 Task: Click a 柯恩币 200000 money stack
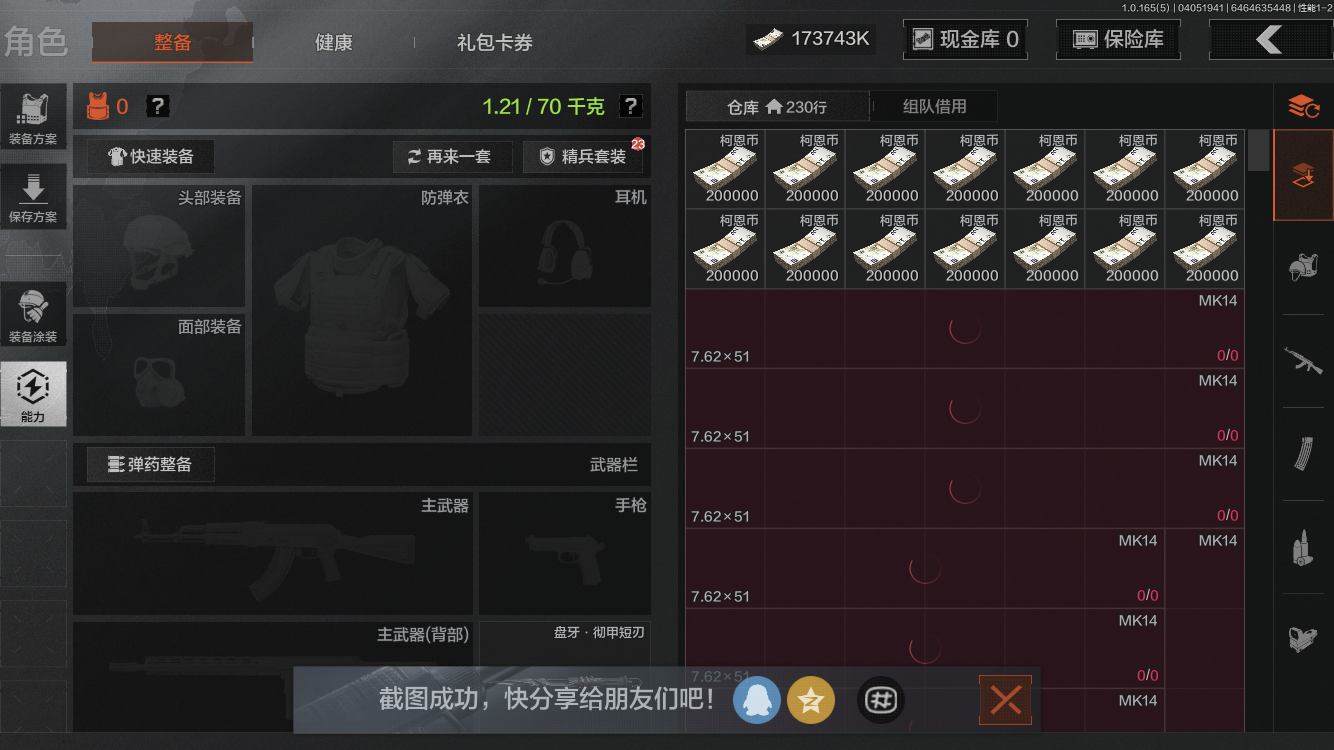(x=725, y=168)
